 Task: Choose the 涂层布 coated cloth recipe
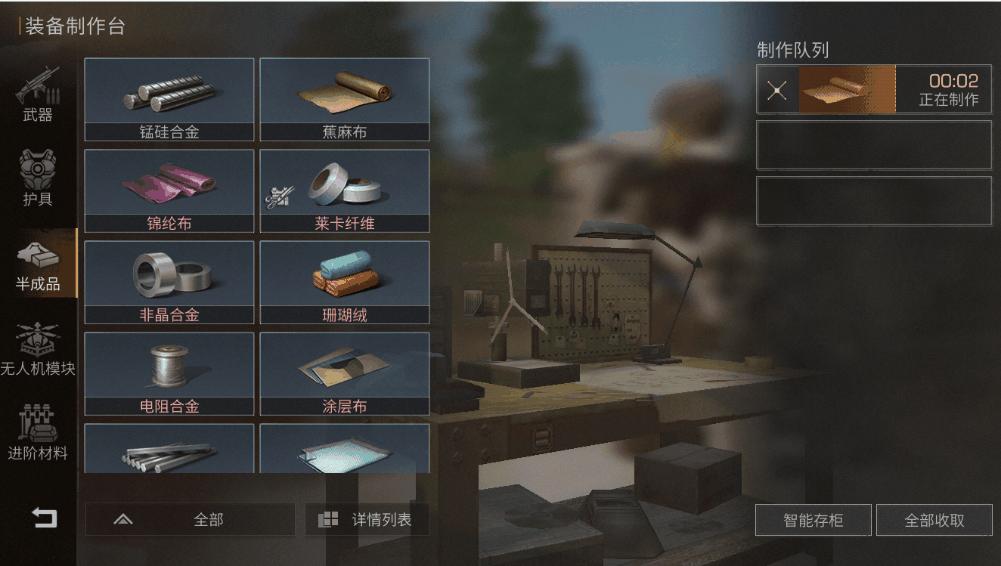[x=345, y=374]
